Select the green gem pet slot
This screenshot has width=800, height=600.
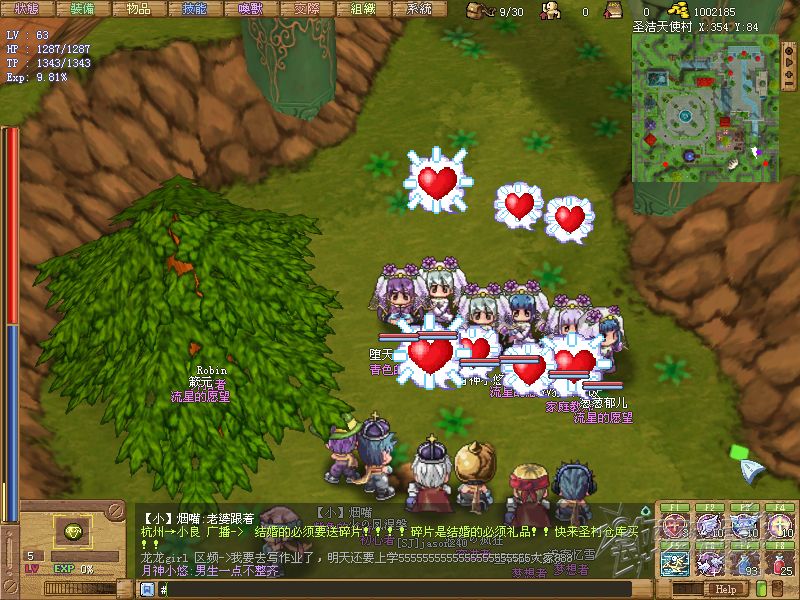tap(73, 531)
